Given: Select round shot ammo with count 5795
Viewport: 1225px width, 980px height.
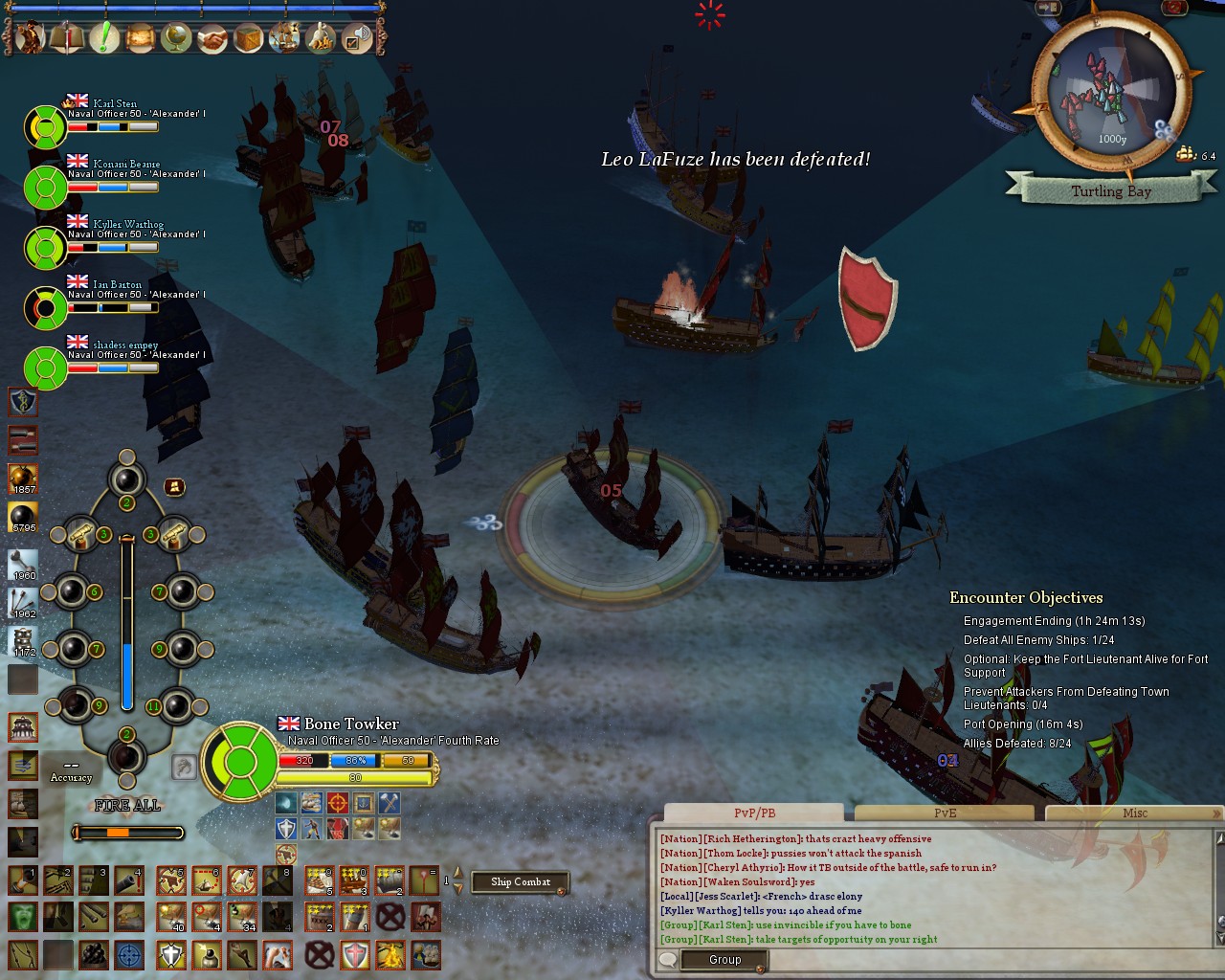Looking at the screenshot, I should click(x=23, y=518).
